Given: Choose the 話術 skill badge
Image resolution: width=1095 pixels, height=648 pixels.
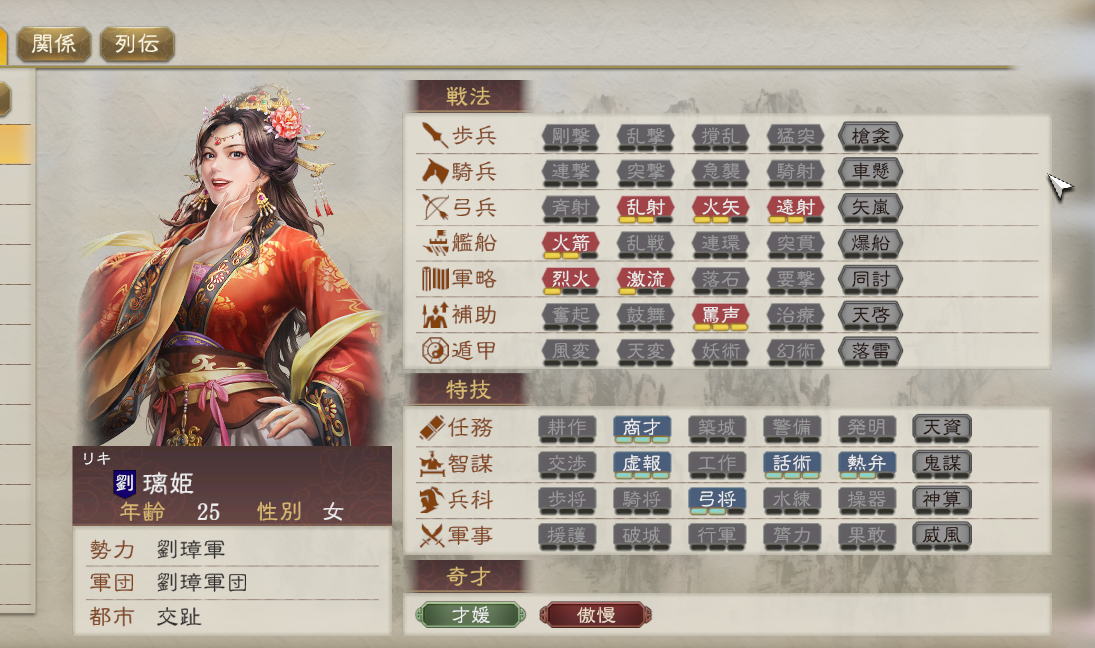Looking at the screenshot, I should [x=792, y=464].
